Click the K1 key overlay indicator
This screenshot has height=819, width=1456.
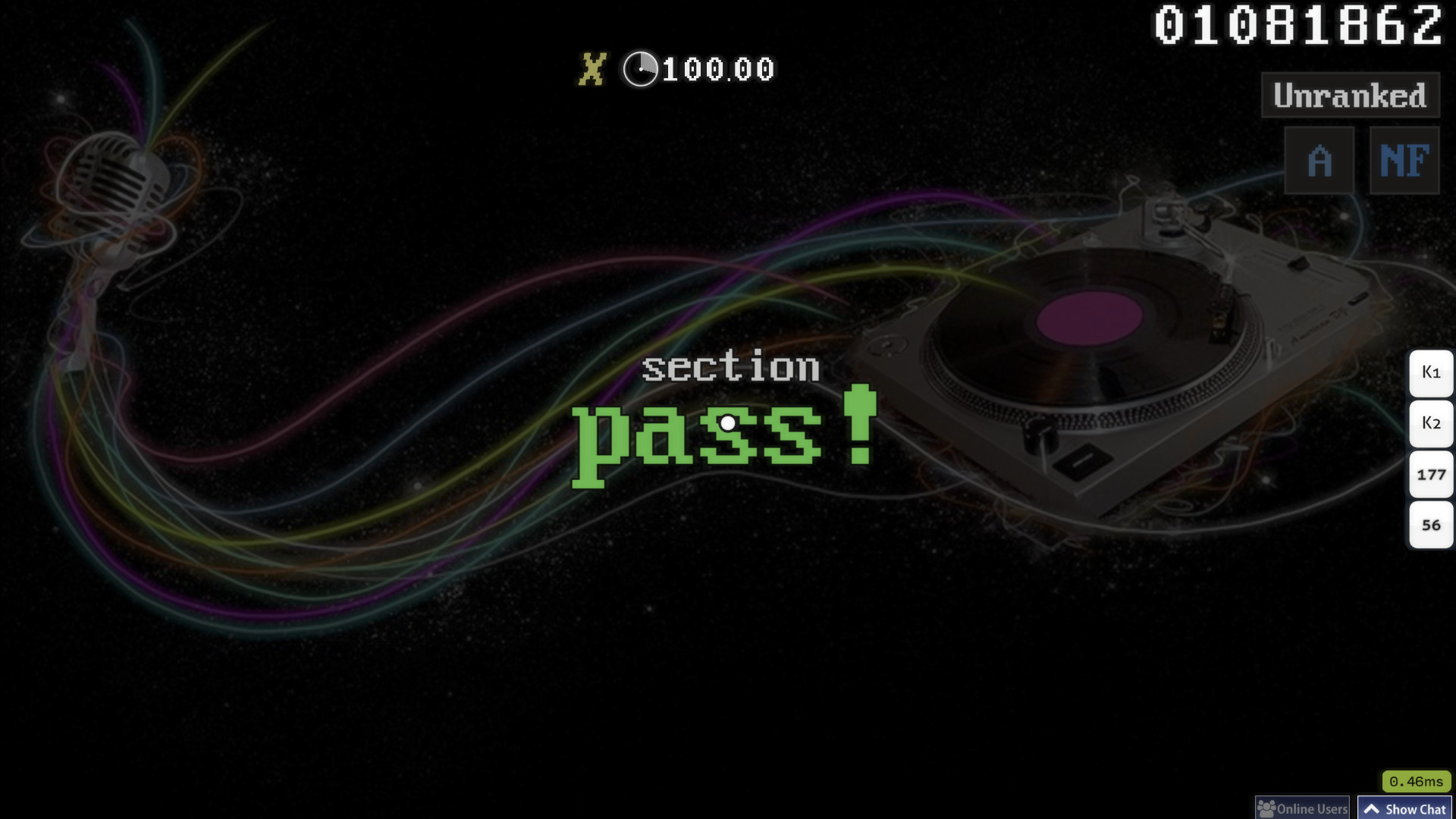[x=1430, y=372]
